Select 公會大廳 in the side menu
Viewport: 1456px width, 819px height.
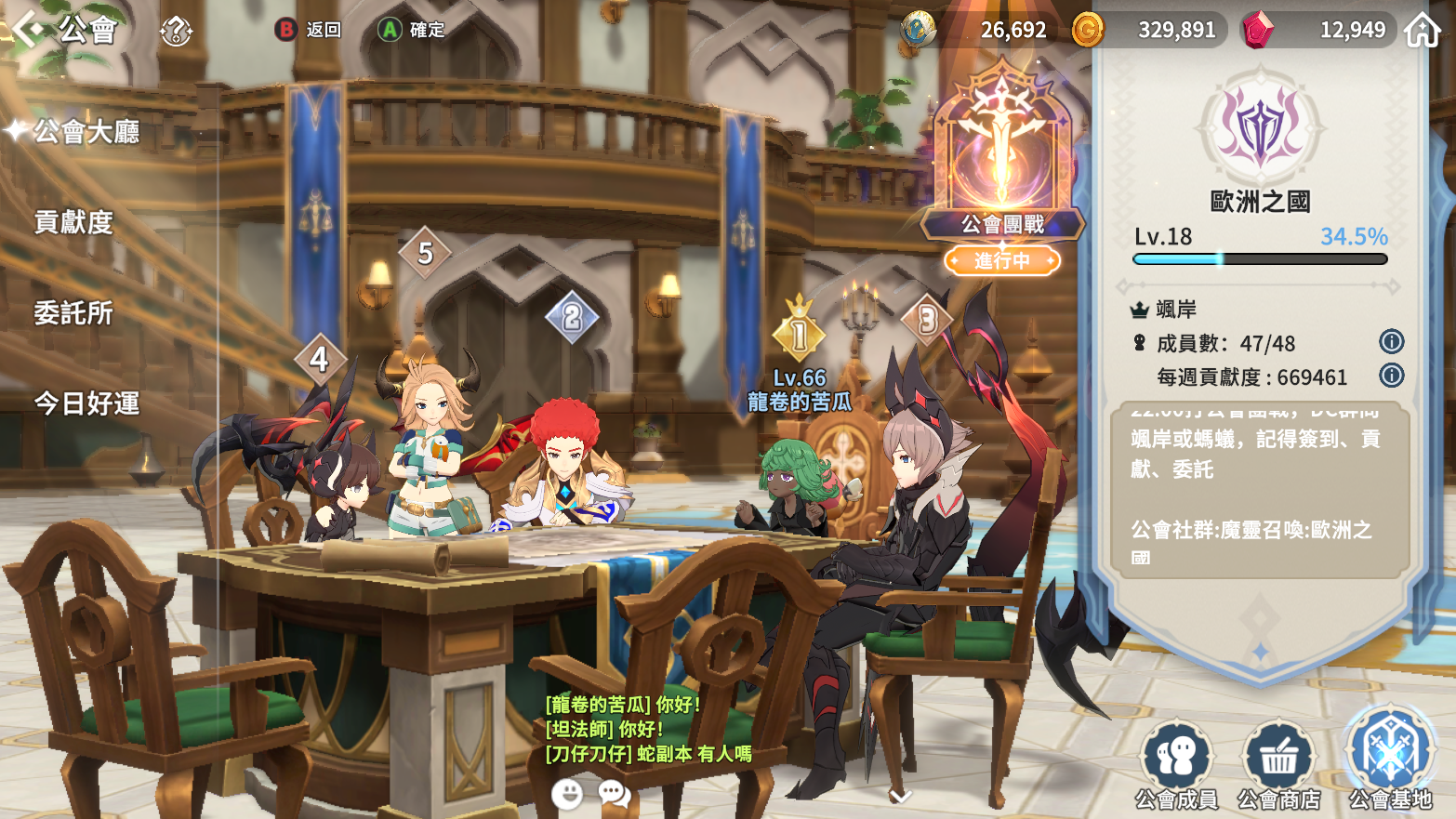(86, 132)
